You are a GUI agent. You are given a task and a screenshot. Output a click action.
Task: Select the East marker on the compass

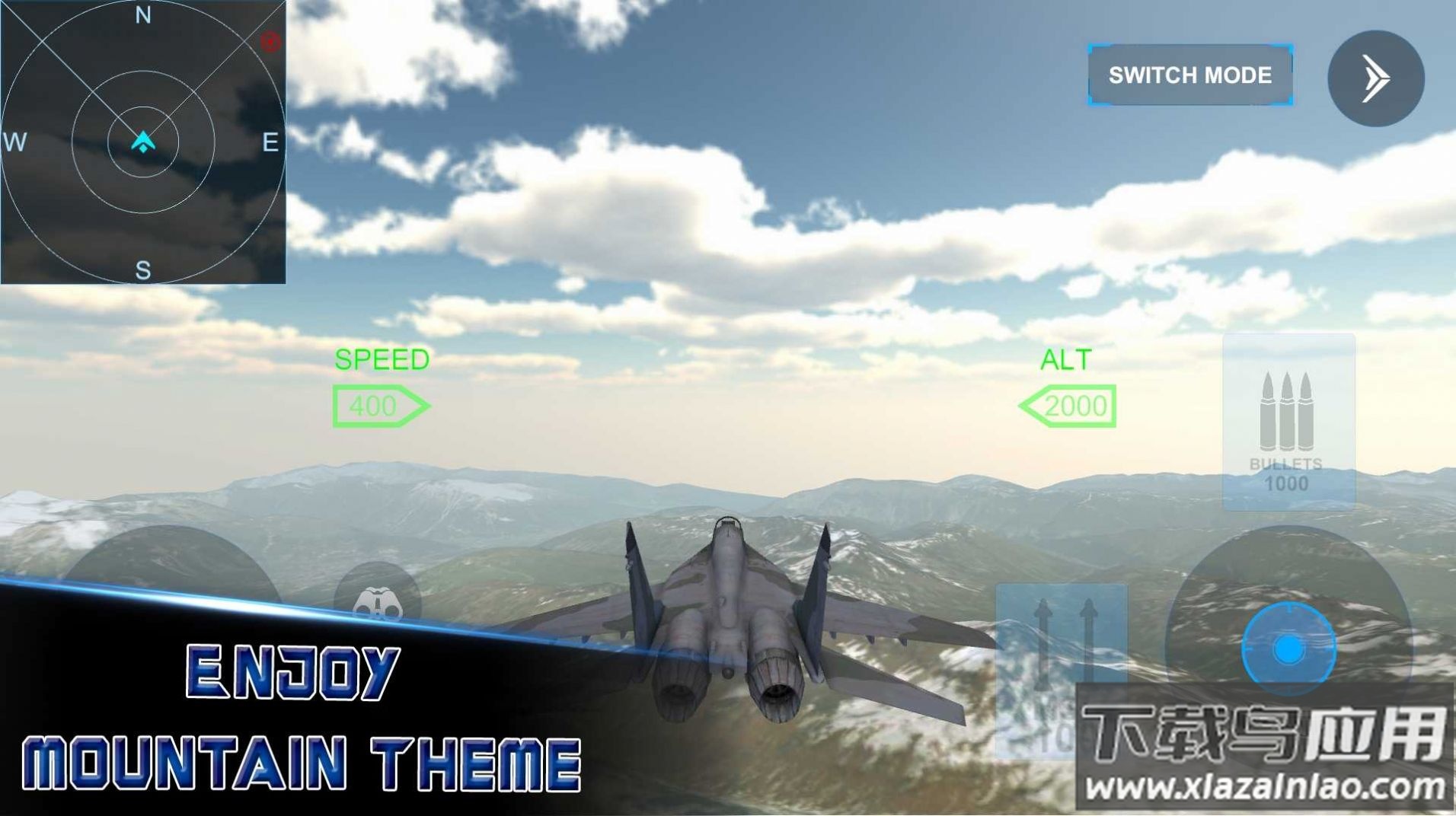coord(270,141)
